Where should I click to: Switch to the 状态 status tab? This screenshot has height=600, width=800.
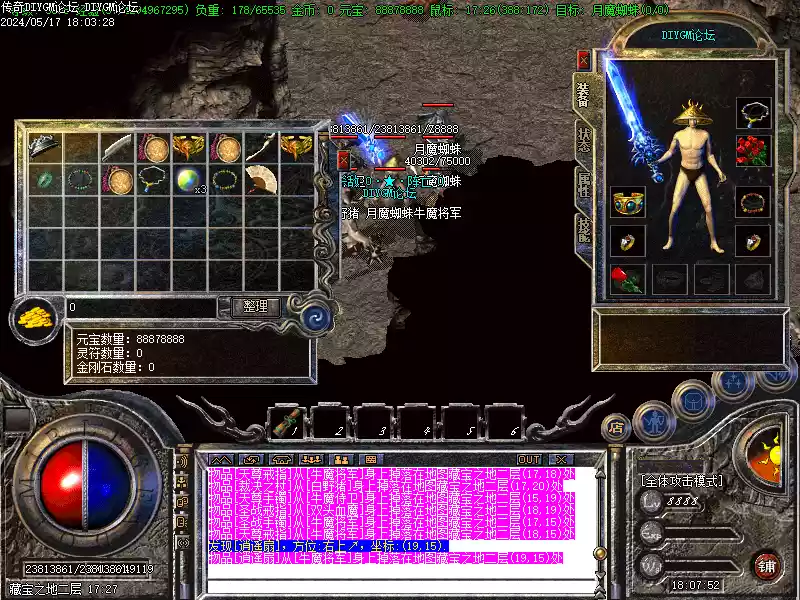(x=583, y=139)
